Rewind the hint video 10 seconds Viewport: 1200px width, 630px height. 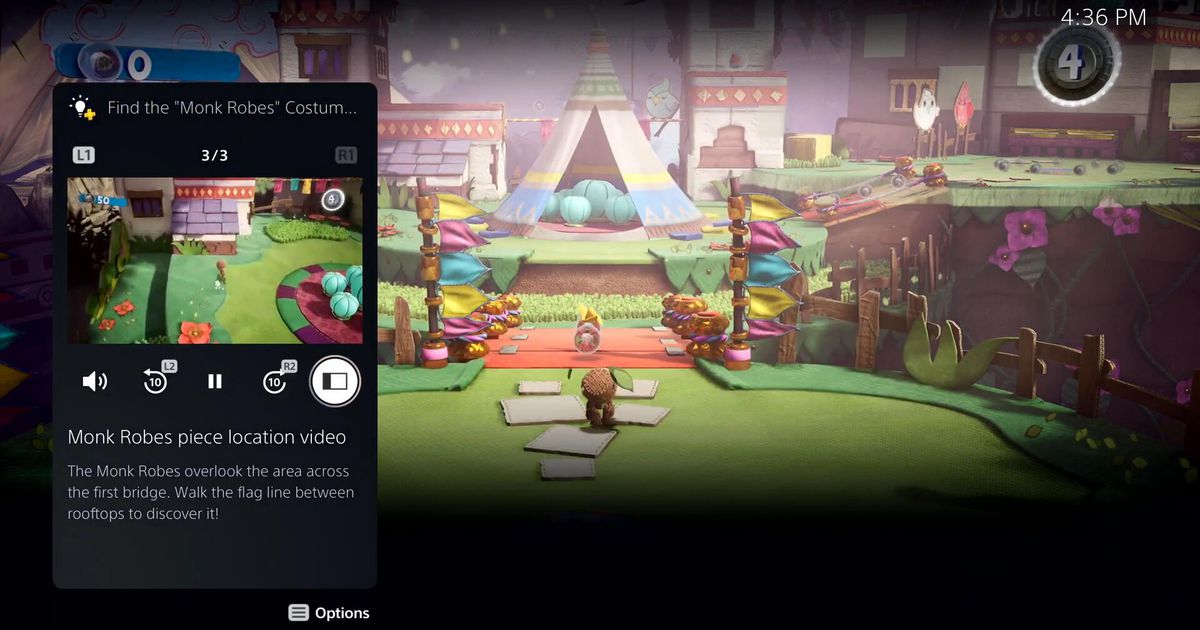155,381
